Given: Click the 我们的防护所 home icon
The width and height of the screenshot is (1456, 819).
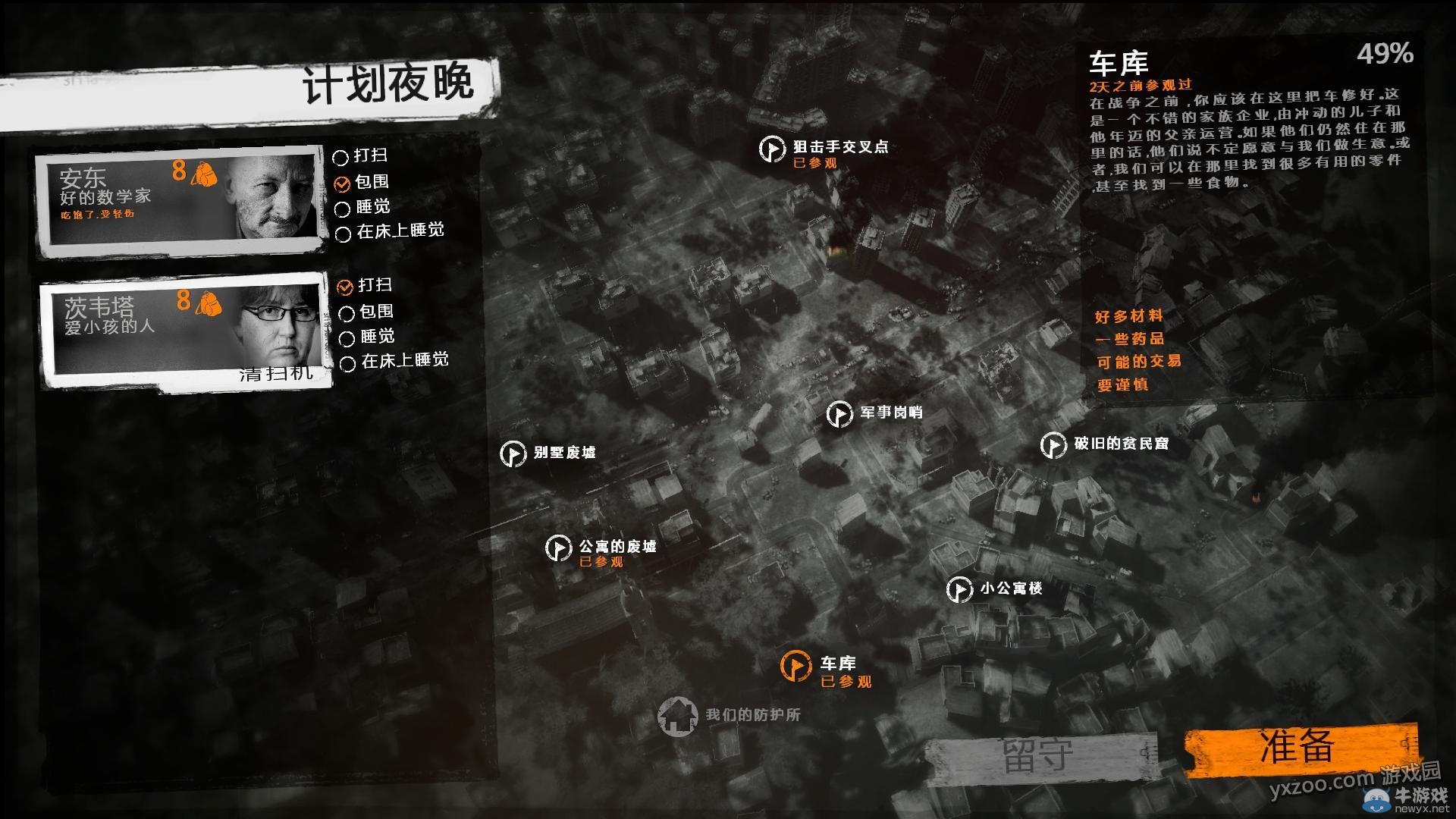Looking at the screenshot, I should pos(680,714).
